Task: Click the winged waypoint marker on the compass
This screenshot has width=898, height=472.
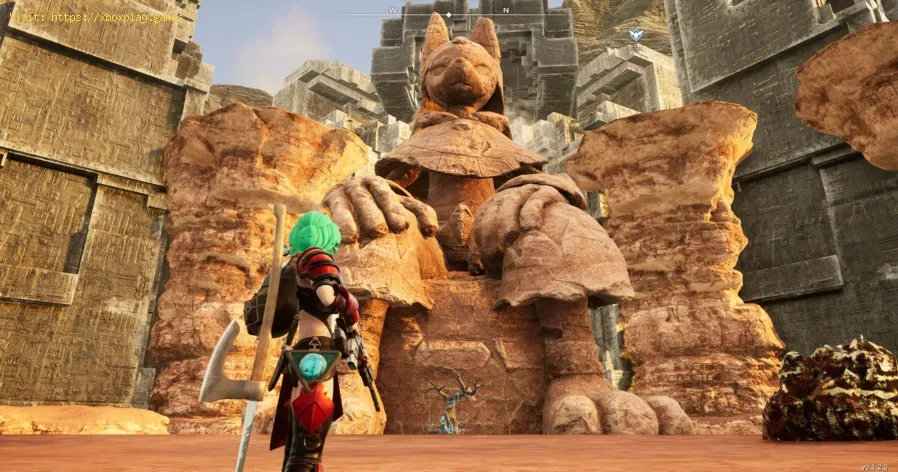Action: [636, 35]
